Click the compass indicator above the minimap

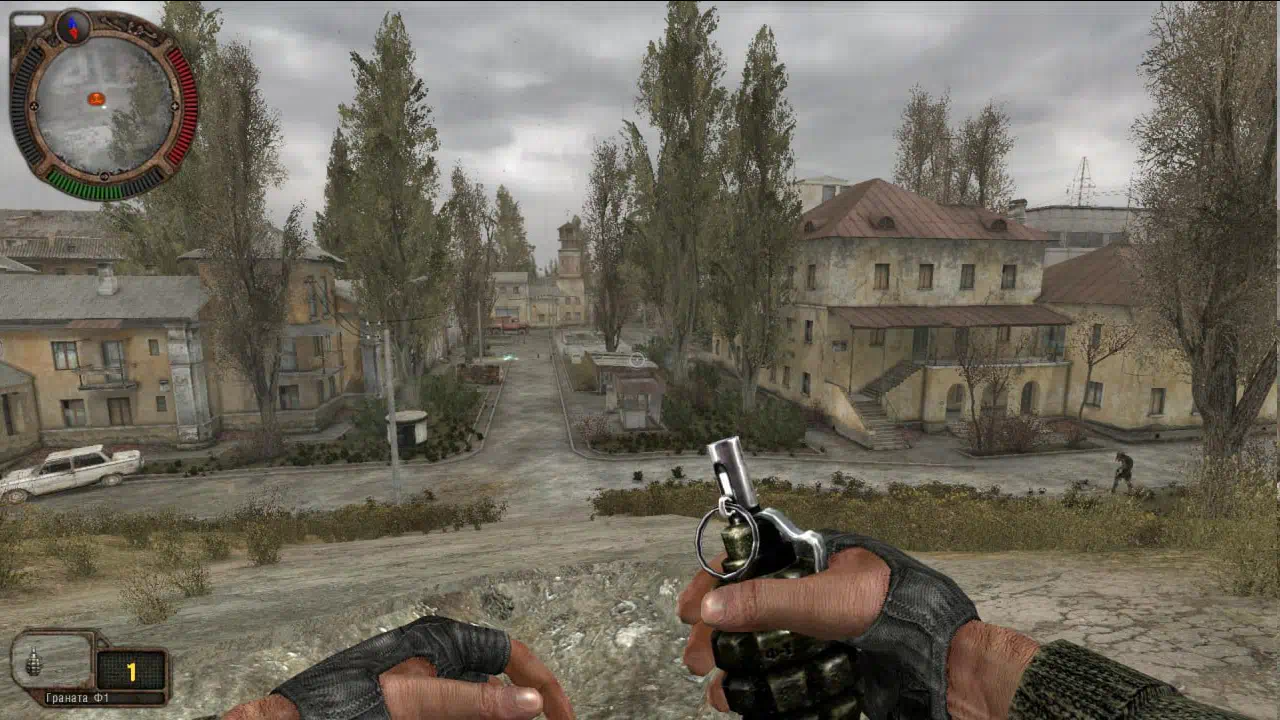(73, 26)
